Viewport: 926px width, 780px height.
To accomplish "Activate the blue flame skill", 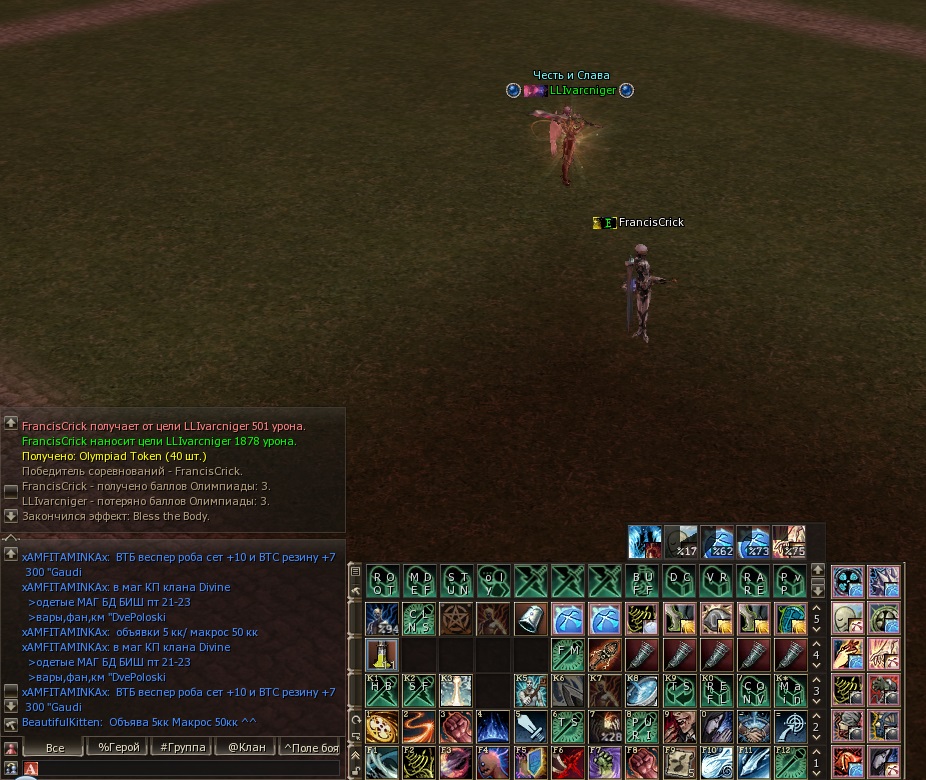I will pyautogui.click(x=494, y=727).
